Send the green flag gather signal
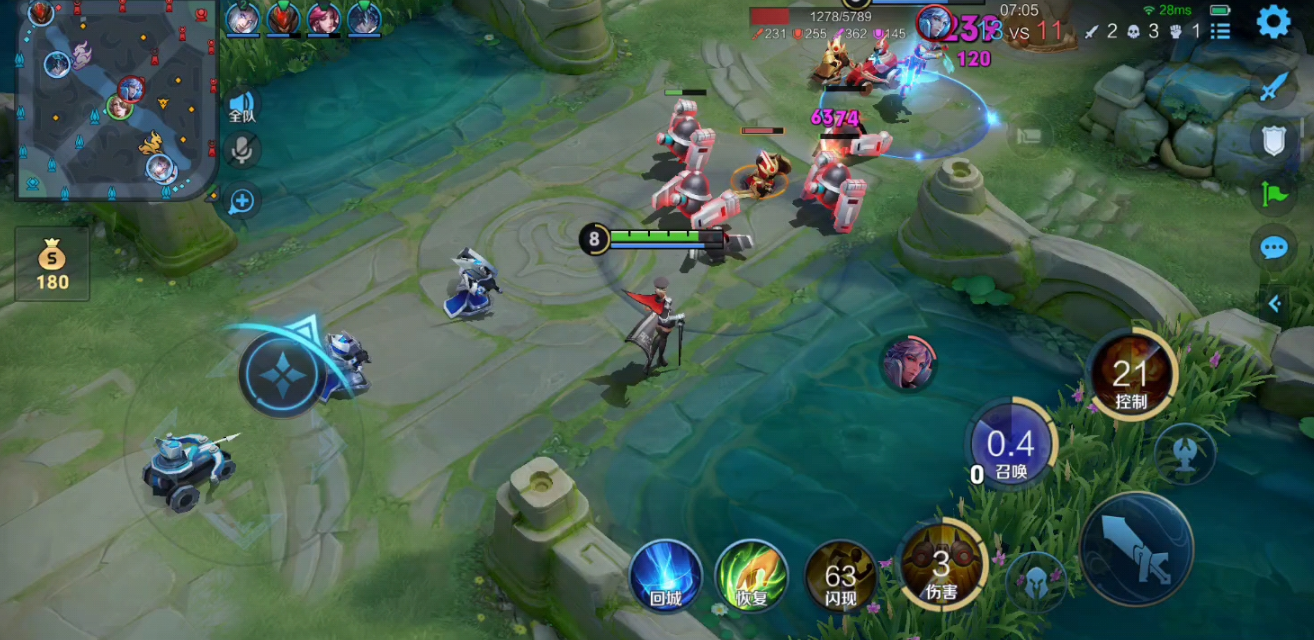The height and width of the screenshot is (640, 1314). [x=1272, y=193]
